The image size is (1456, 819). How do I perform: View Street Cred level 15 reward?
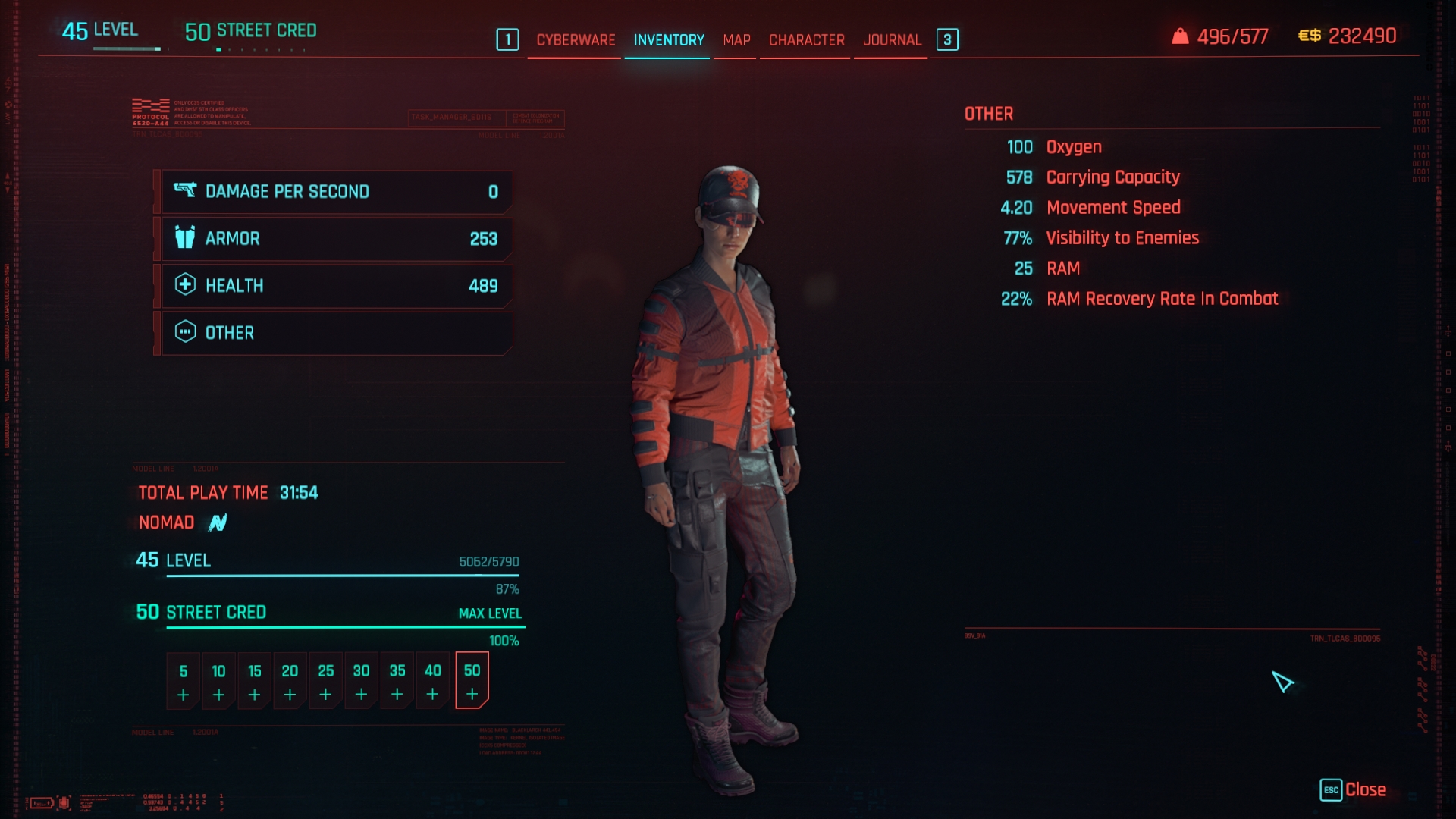[254, 681]
